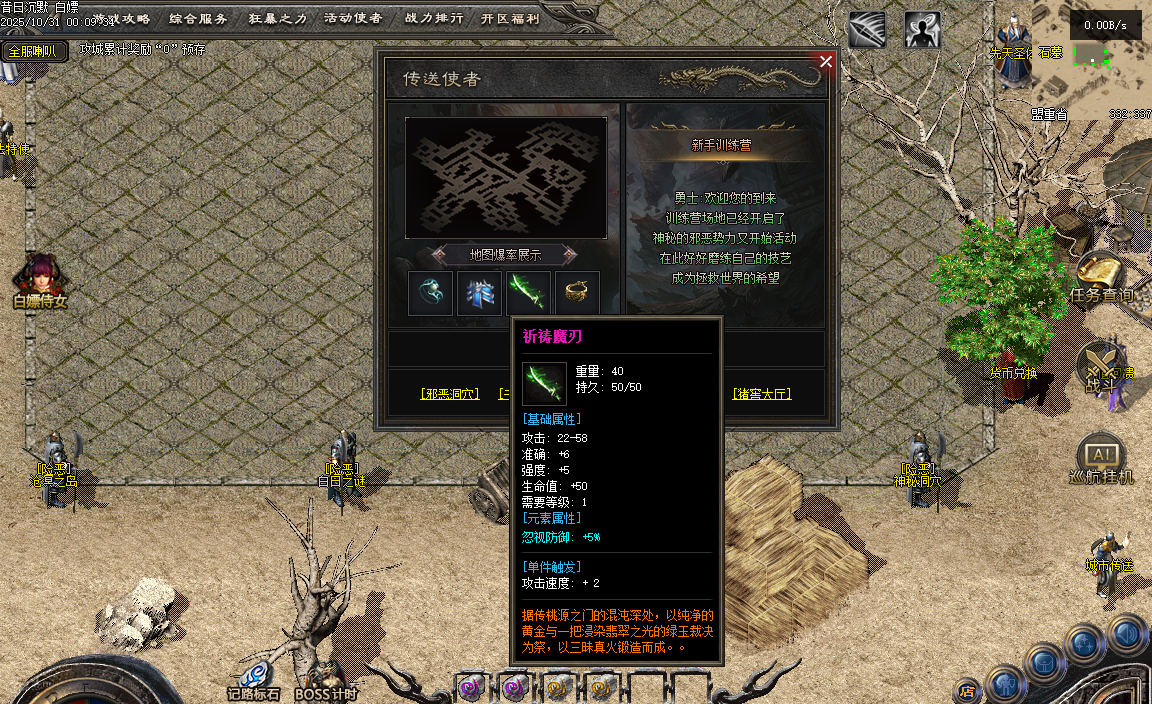Viewport: 1152px width, 704px height.
Task: Teleport to 邪恶洞穴 via its link
Action: tap(450, 394)
